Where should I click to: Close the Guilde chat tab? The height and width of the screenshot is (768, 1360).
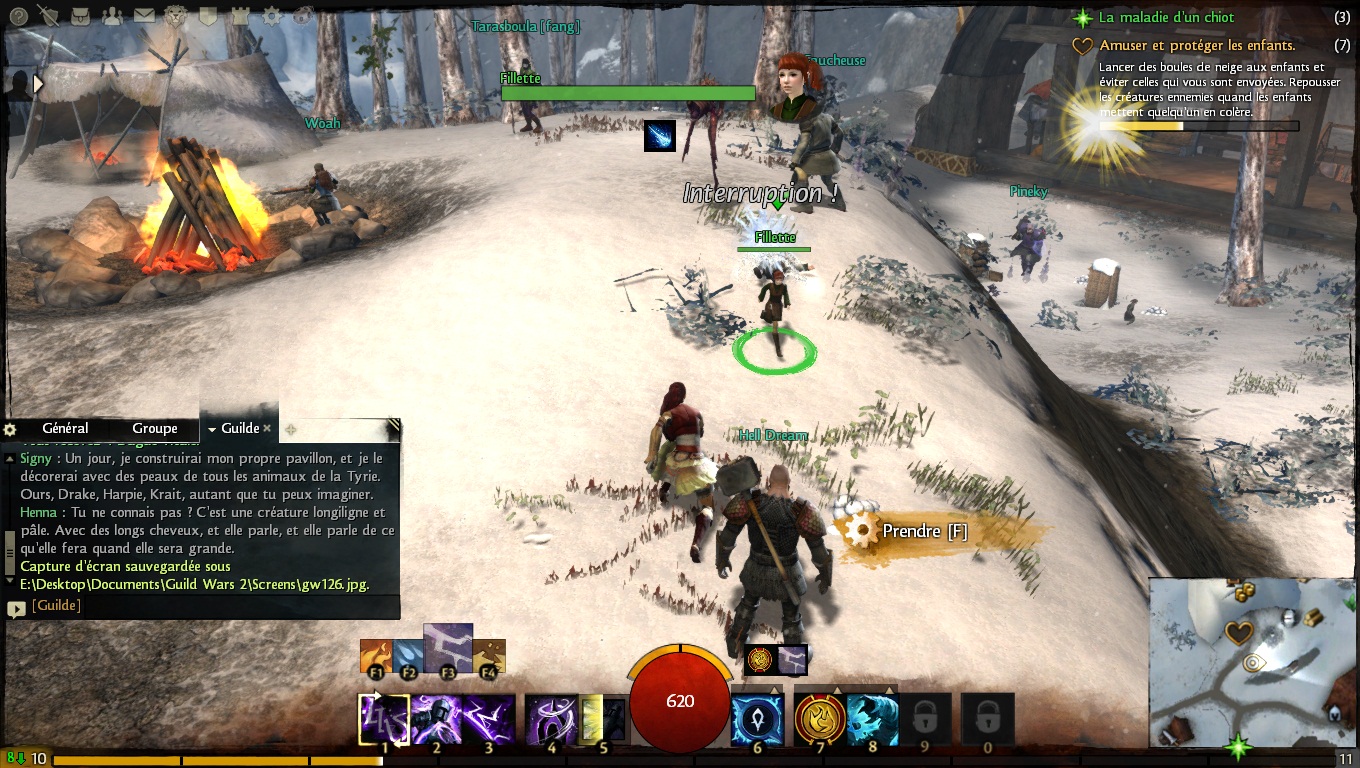point(267,428)
